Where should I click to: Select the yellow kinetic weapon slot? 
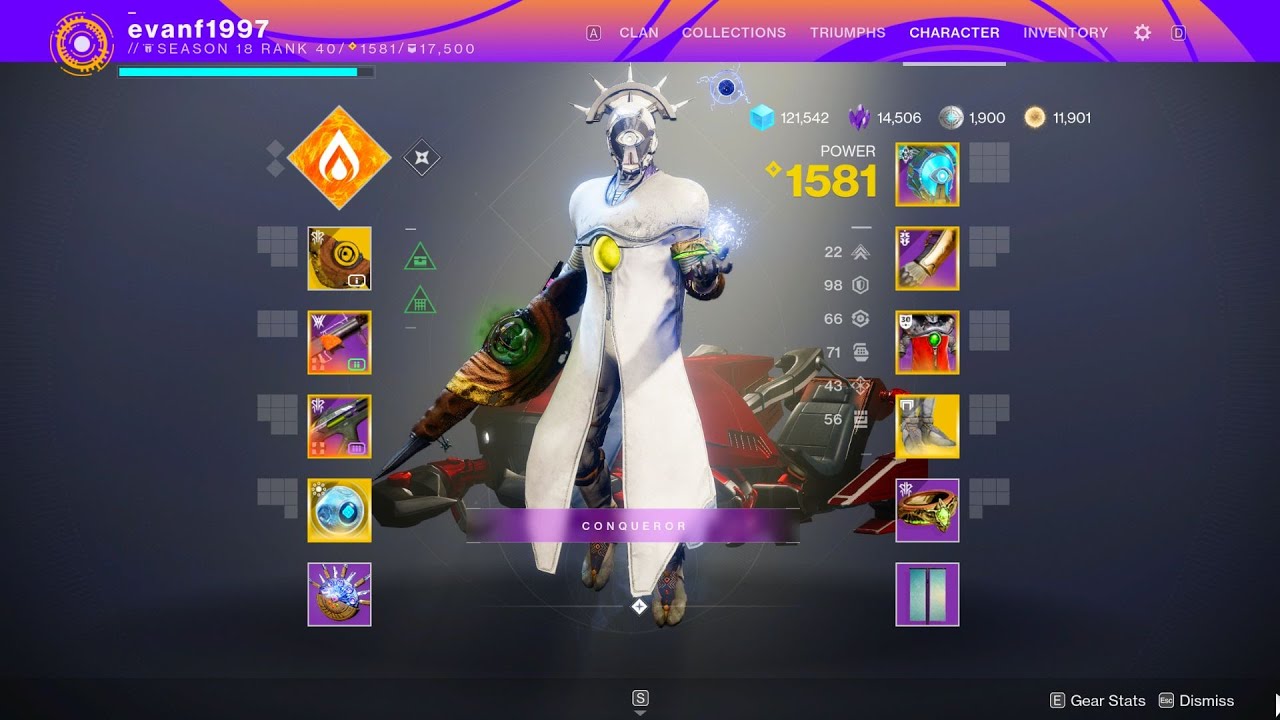coord(340,259)
